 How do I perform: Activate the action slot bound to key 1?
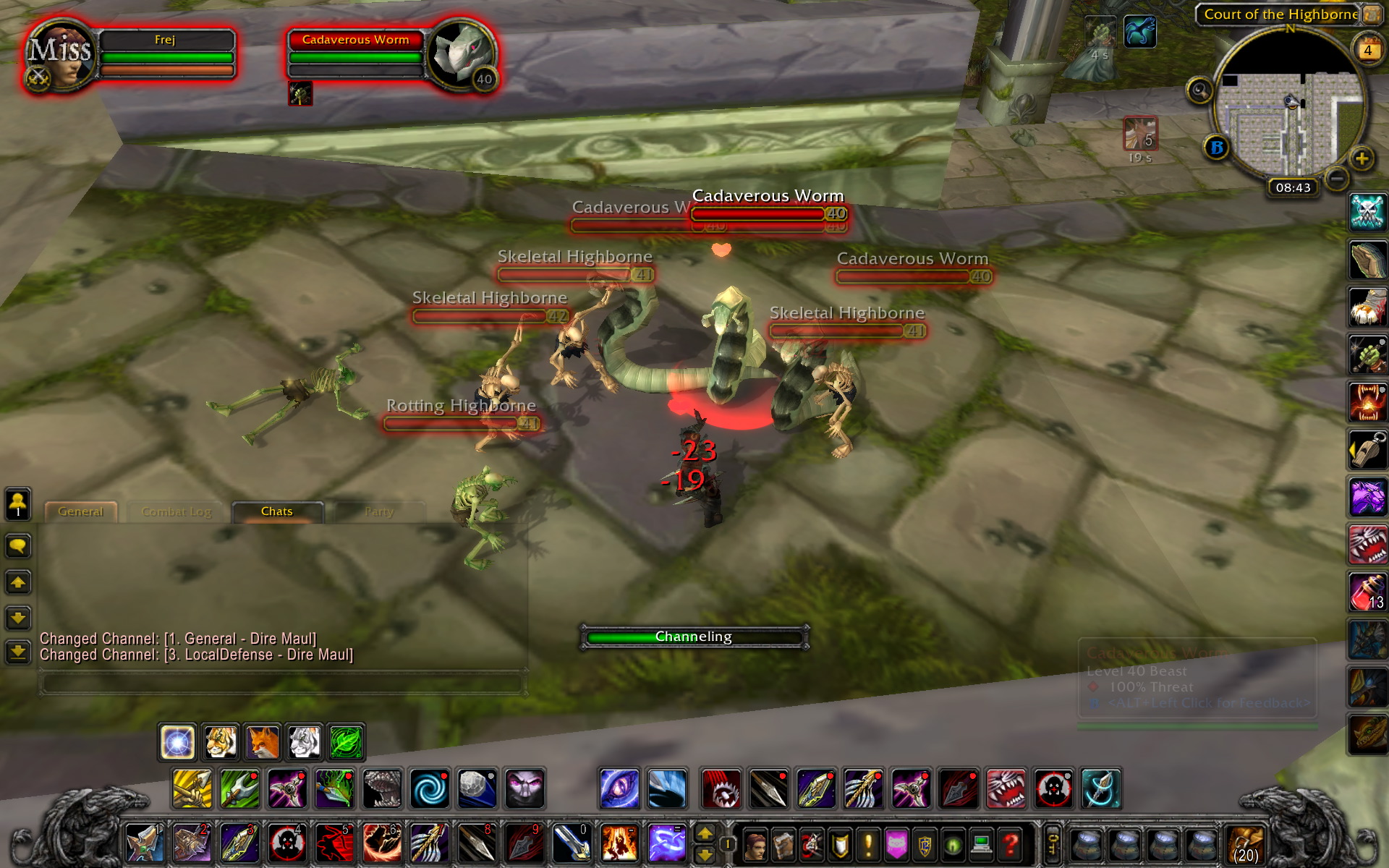pyautogui.click(x=145, y=843)
